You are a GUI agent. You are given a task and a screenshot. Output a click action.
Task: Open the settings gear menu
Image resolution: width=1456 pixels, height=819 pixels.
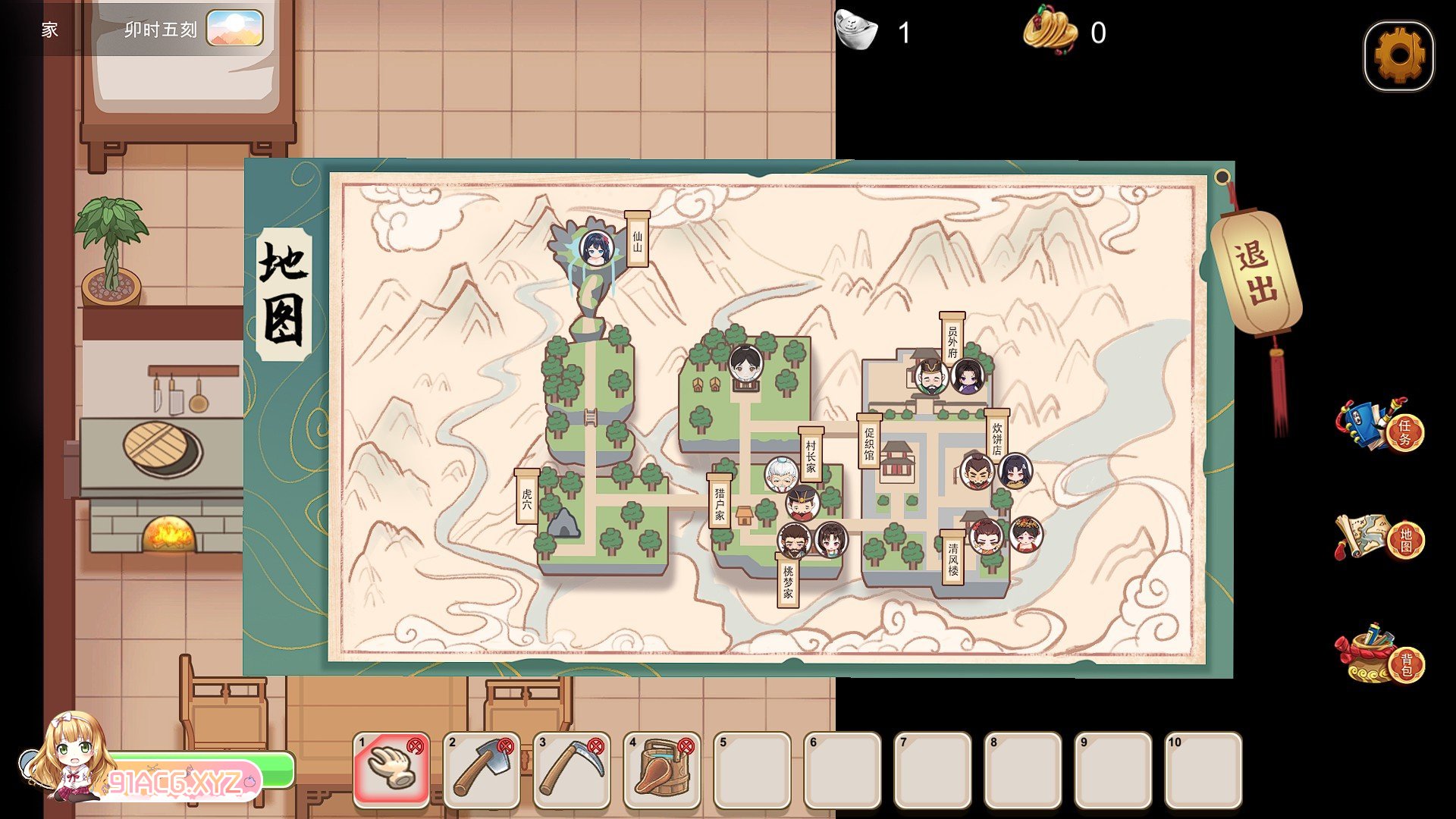pyautogui.click(x=1398, y=55)
